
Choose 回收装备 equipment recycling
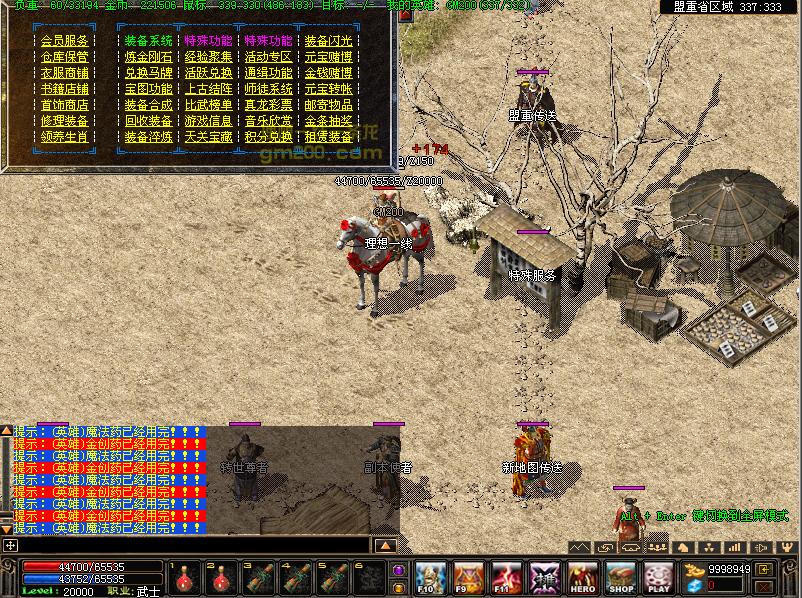pos(148,121)
